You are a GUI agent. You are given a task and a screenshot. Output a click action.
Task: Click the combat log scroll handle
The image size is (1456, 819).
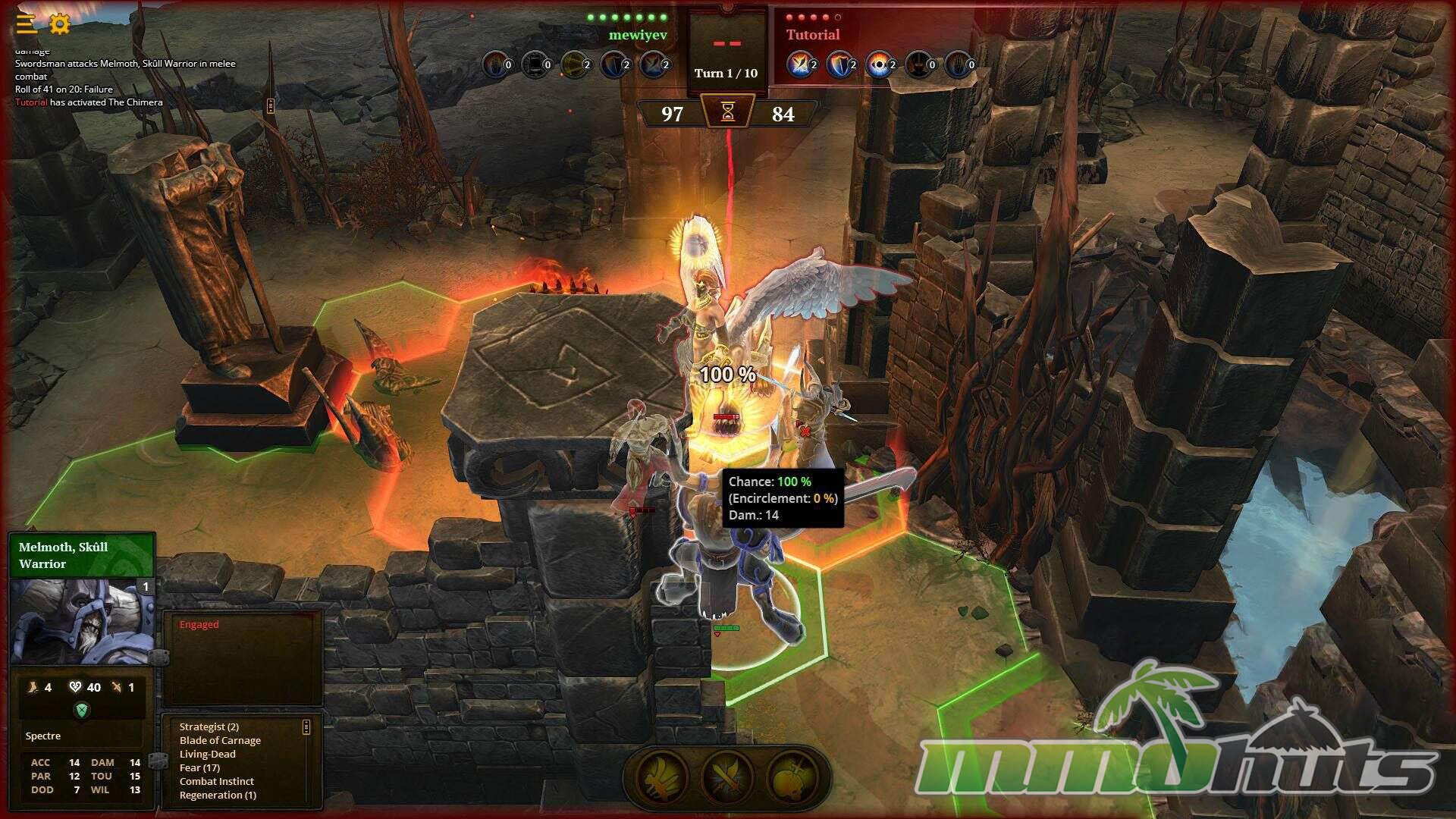pyautogui.click(x=270, y=105)
